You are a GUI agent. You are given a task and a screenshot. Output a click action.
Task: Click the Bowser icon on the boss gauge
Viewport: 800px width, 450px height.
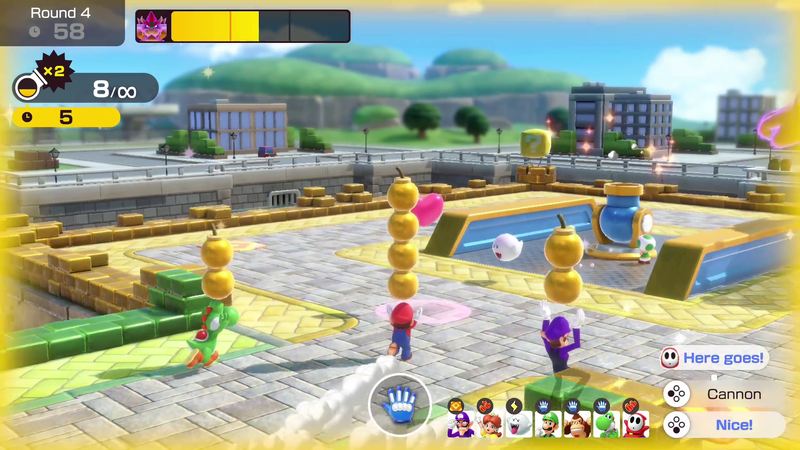(x=153, y=26)
